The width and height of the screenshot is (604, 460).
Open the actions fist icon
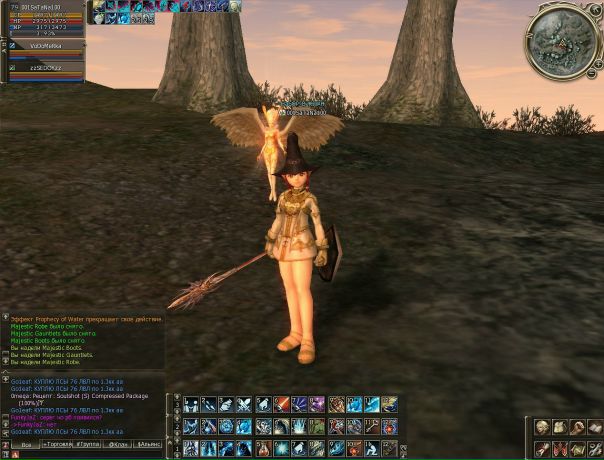click(577, 428)
